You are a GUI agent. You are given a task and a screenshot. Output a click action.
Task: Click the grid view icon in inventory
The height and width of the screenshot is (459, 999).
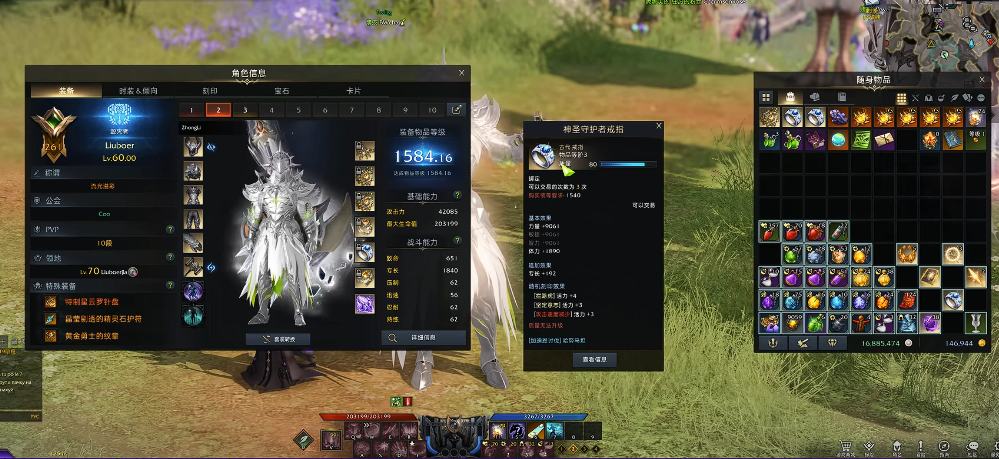click(767, 97)
